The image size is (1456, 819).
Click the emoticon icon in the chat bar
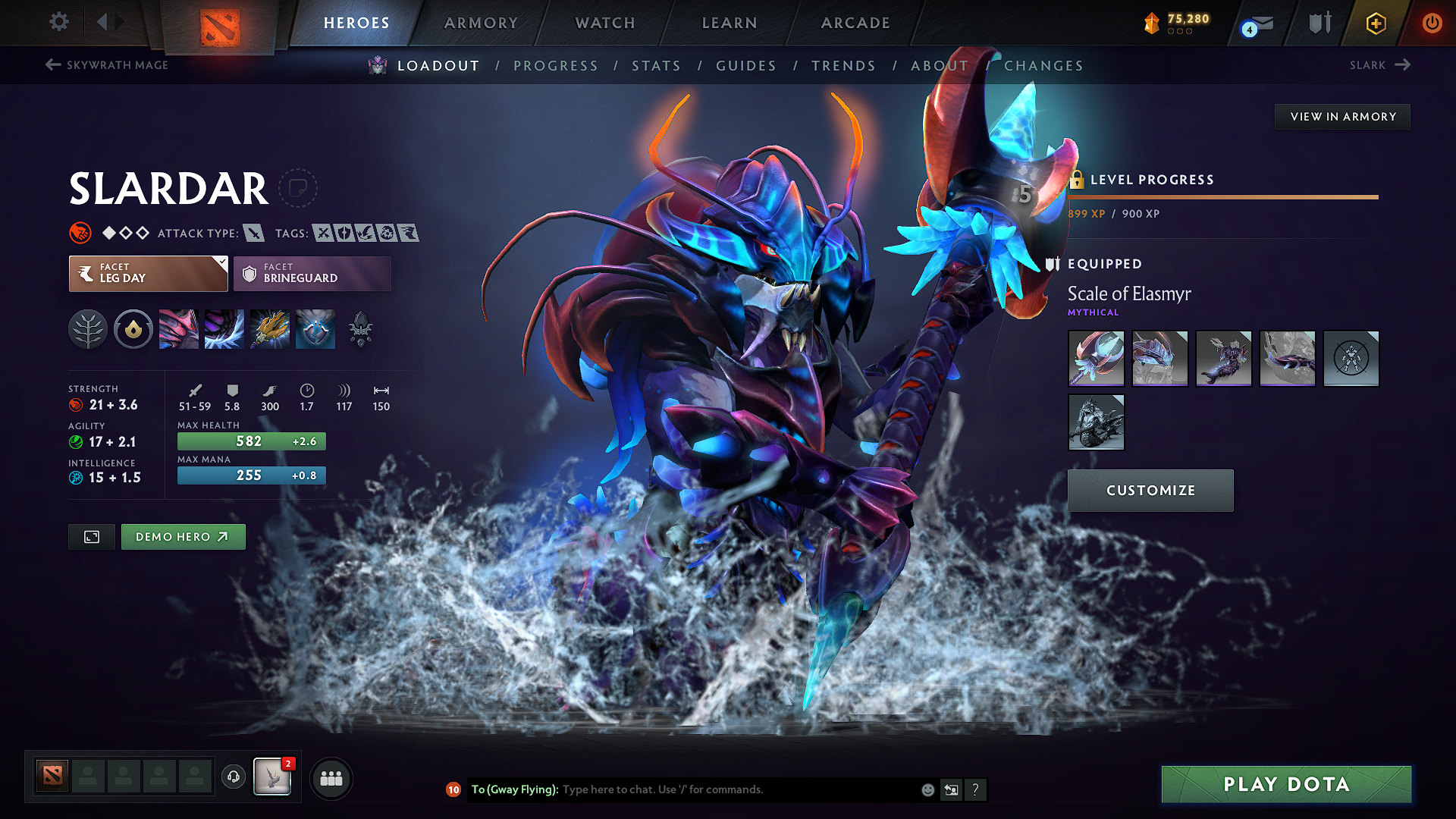tap(927, 789)
